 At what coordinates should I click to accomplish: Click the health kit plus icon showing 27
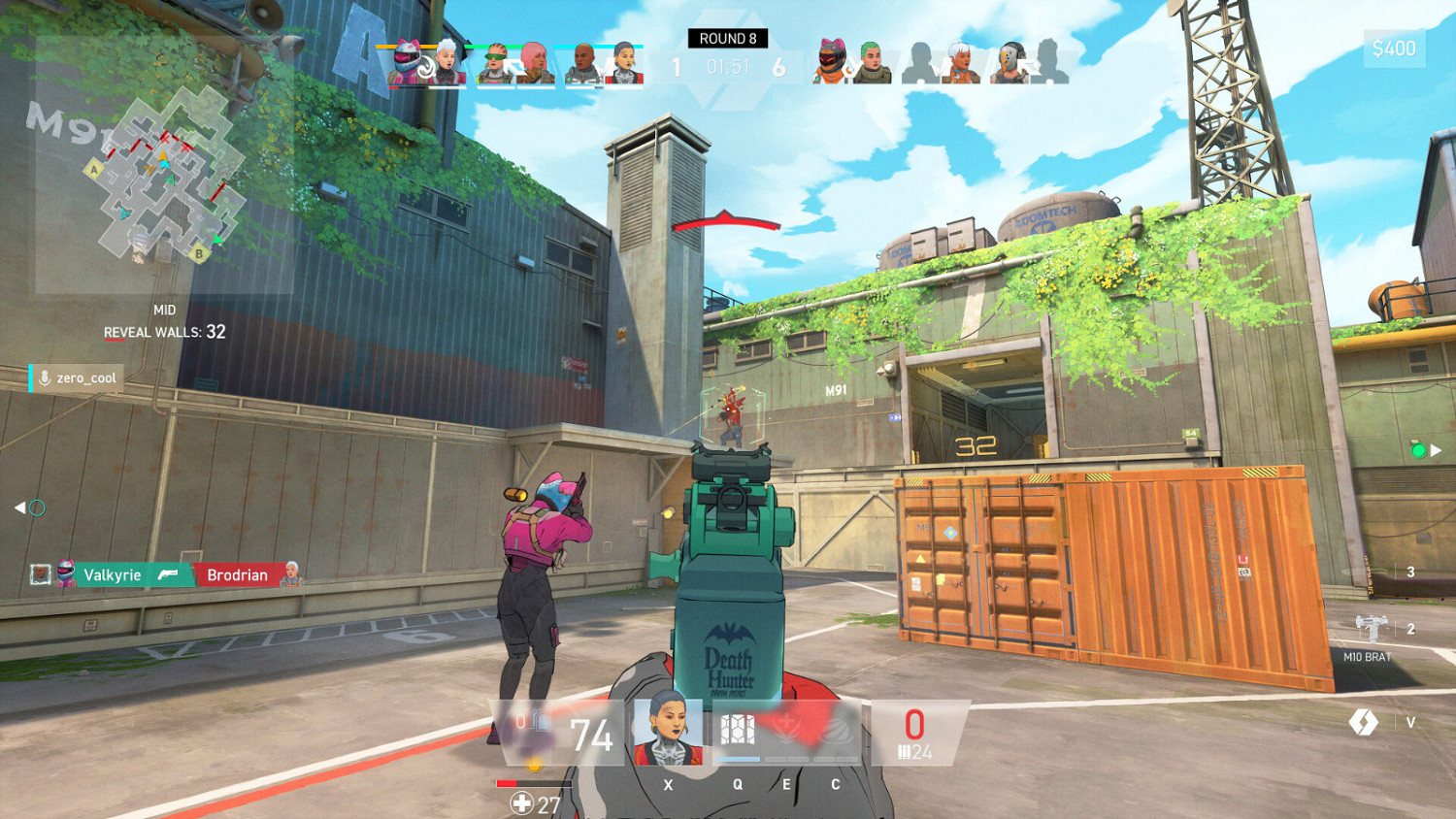click(x=522, y=803)
